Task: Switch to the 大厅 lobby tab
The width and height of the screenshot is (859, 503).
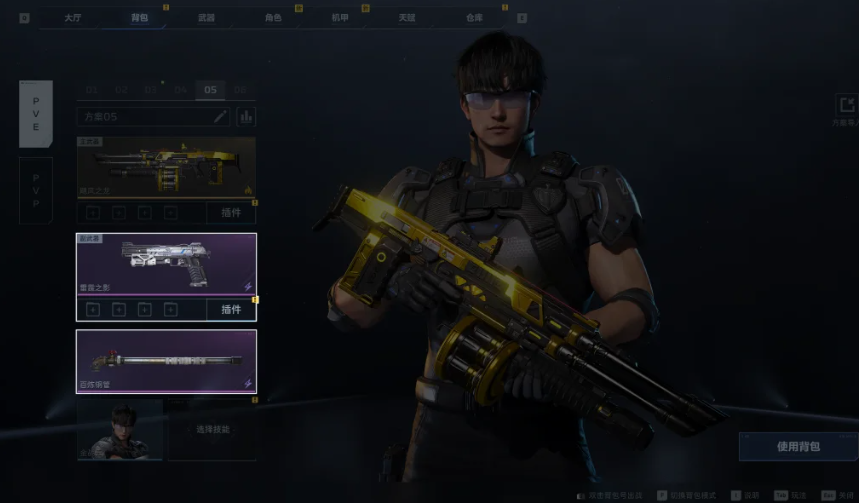Action: 73,18
